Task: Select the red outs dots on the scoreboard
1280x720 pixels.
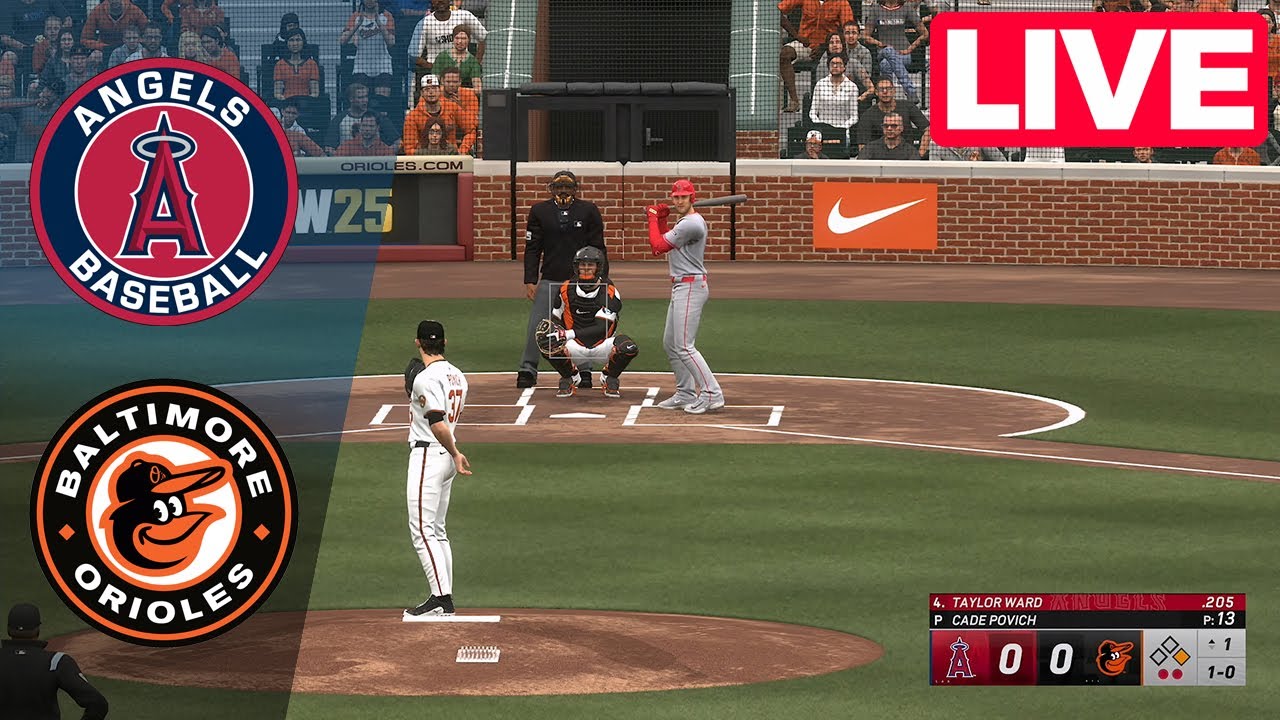Action: tap(1168, 673)
